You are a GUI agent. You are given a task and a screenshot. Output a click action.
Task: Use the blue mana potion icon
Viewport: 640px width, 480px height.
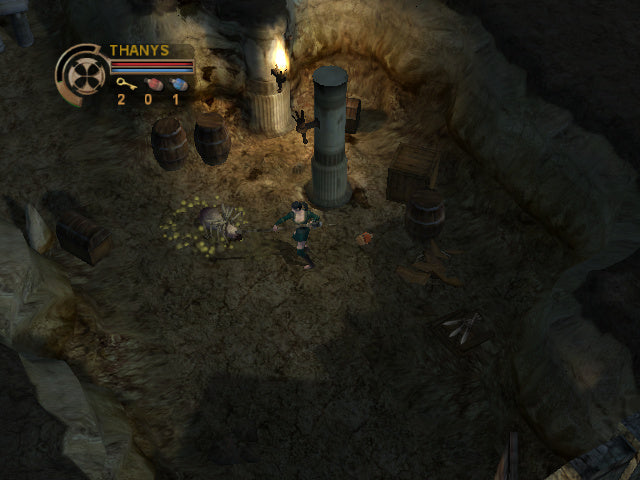point(178,84)
